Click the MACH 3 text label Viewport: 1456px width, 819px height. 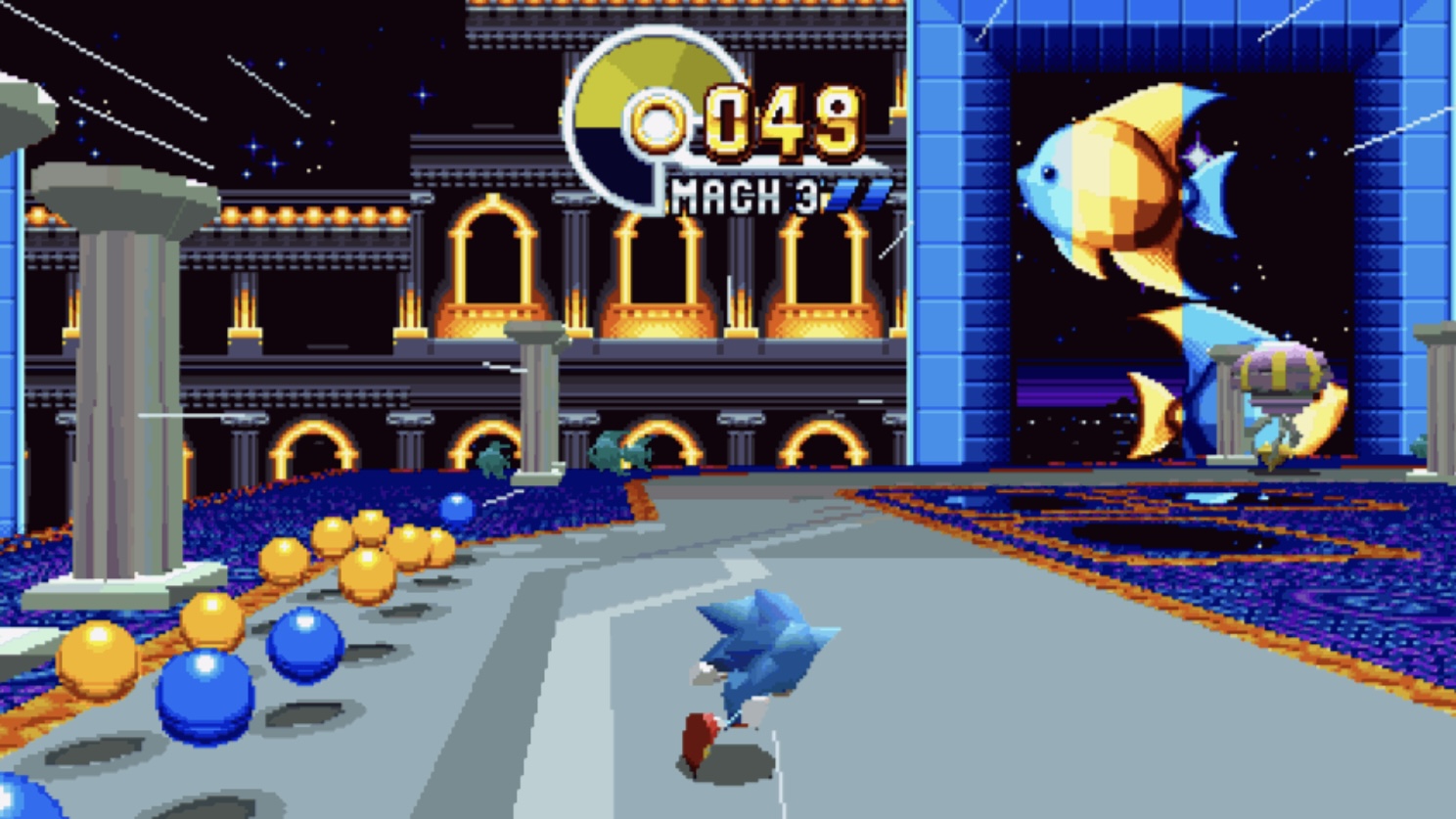point(744,193)
